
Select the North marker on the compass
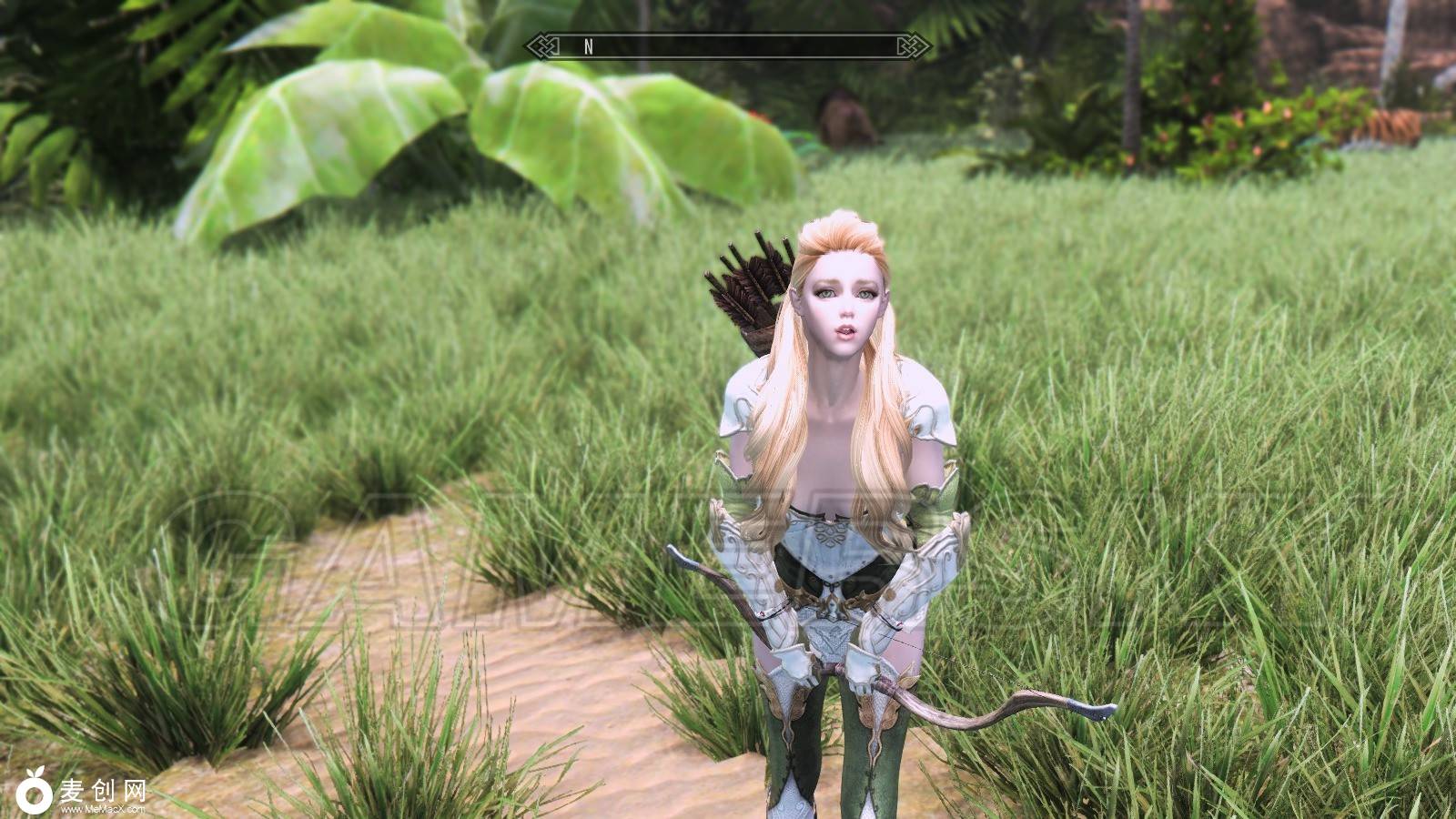[x=589, y=47]
